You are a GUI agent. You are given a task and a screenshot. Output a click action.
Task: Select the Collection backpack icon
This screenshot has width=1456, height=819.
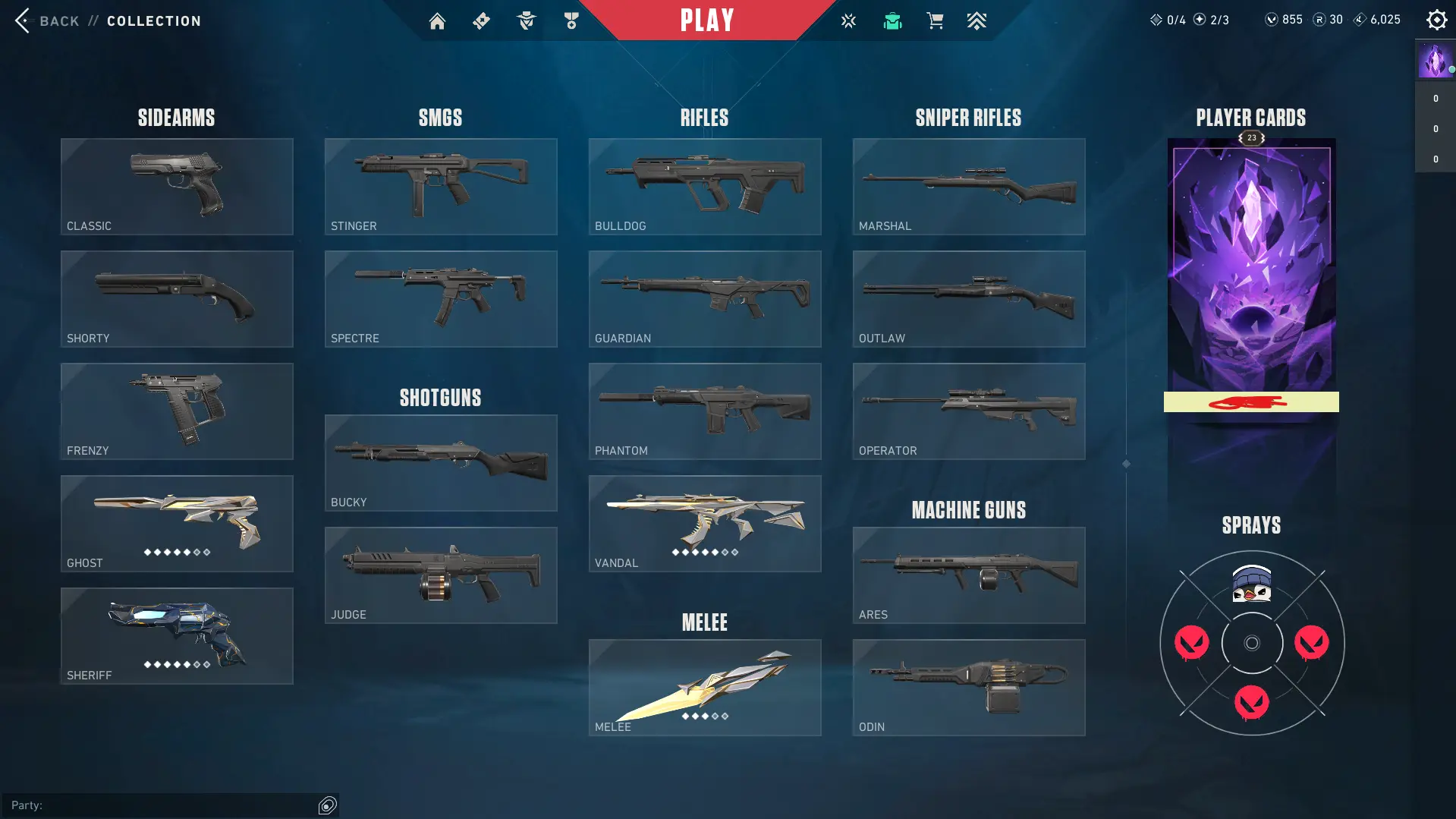(892, 20)
